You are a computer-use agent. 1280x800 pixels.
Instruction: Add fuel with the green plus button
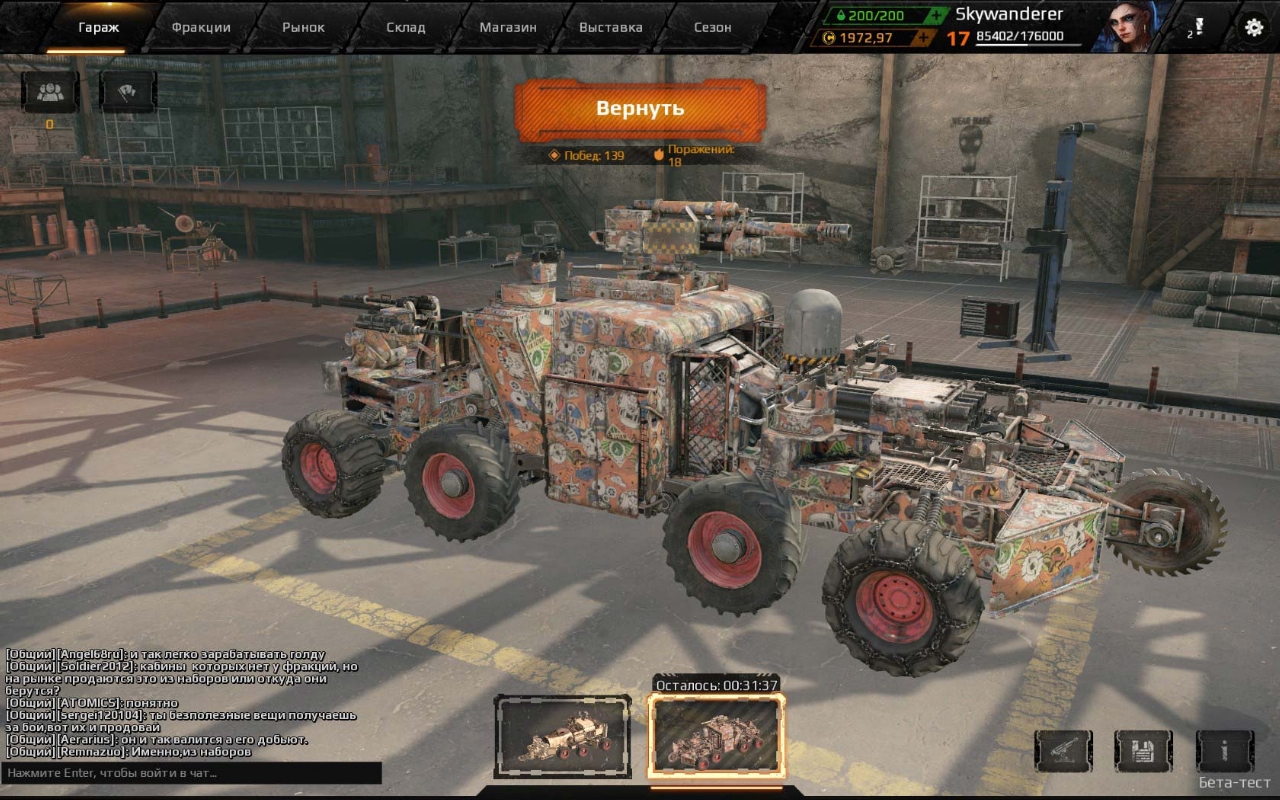pos(935,15)
